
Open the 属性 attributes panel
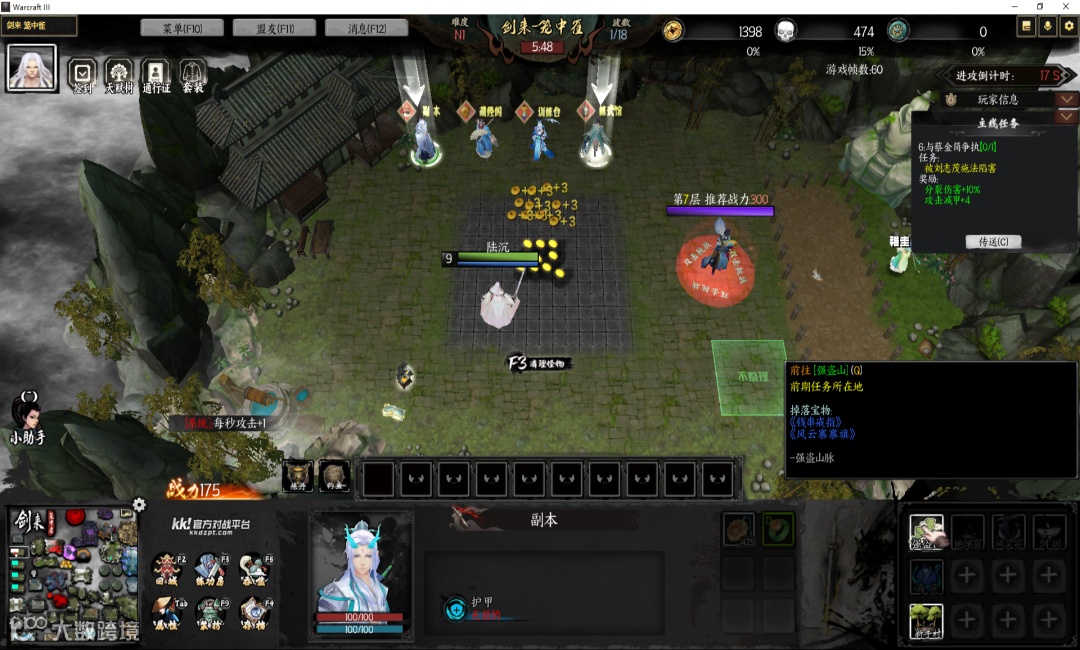[167, 610]
